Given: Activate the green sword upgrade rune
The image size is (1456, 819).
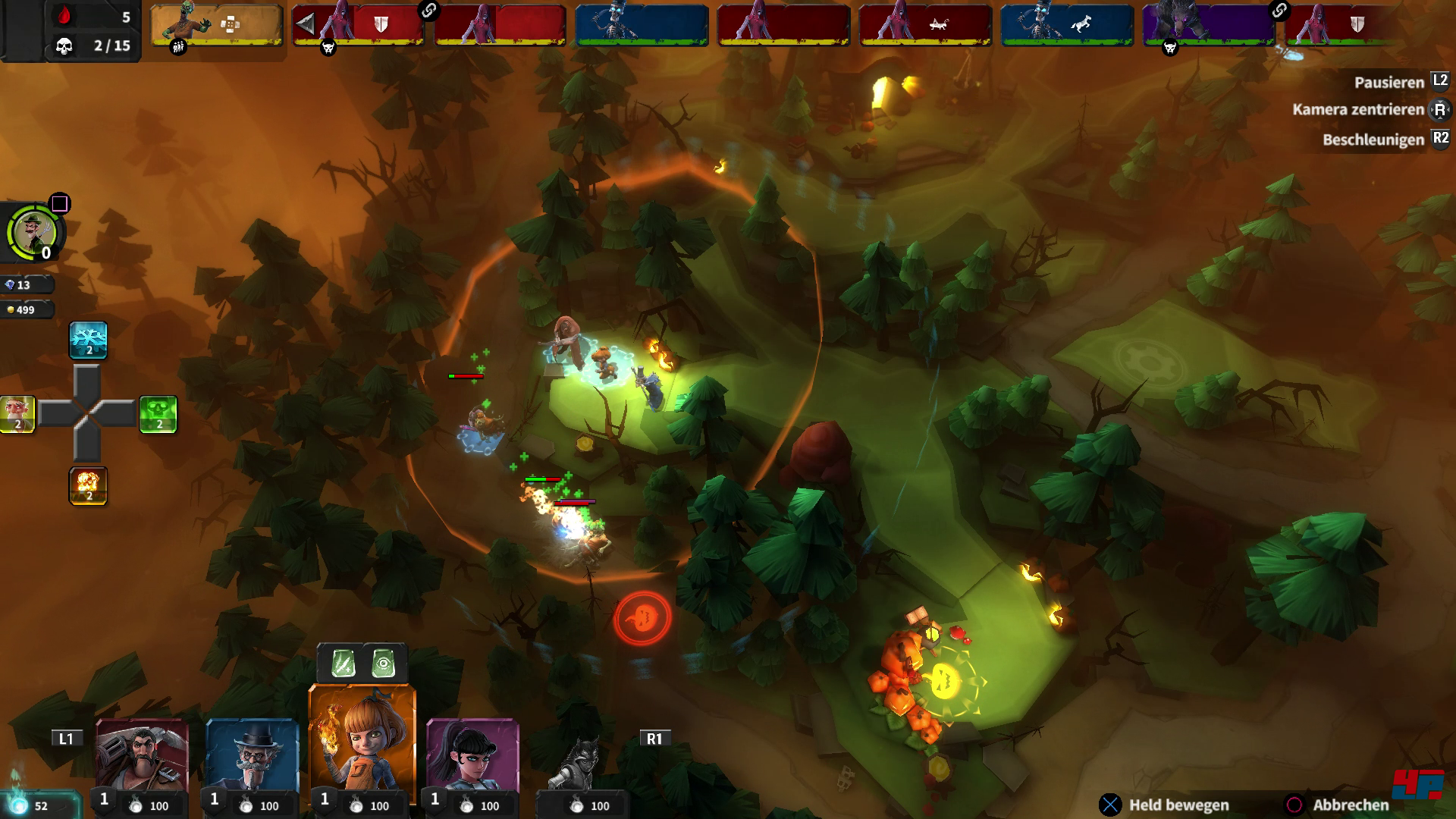Looking at the screenshot, I should coord(343,664).
